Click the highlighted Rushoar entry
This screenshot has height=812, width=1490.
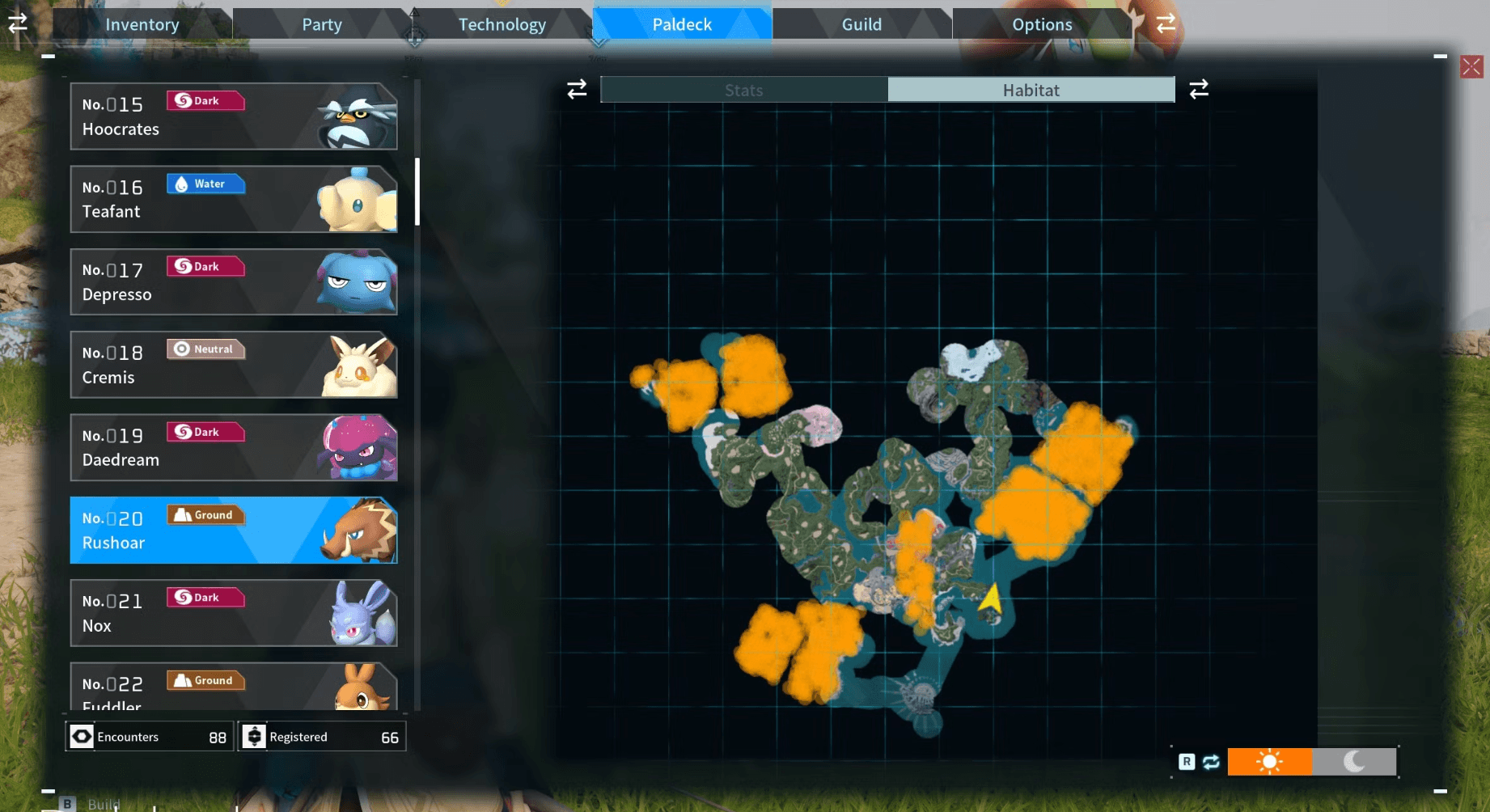[x=233, y=531]
